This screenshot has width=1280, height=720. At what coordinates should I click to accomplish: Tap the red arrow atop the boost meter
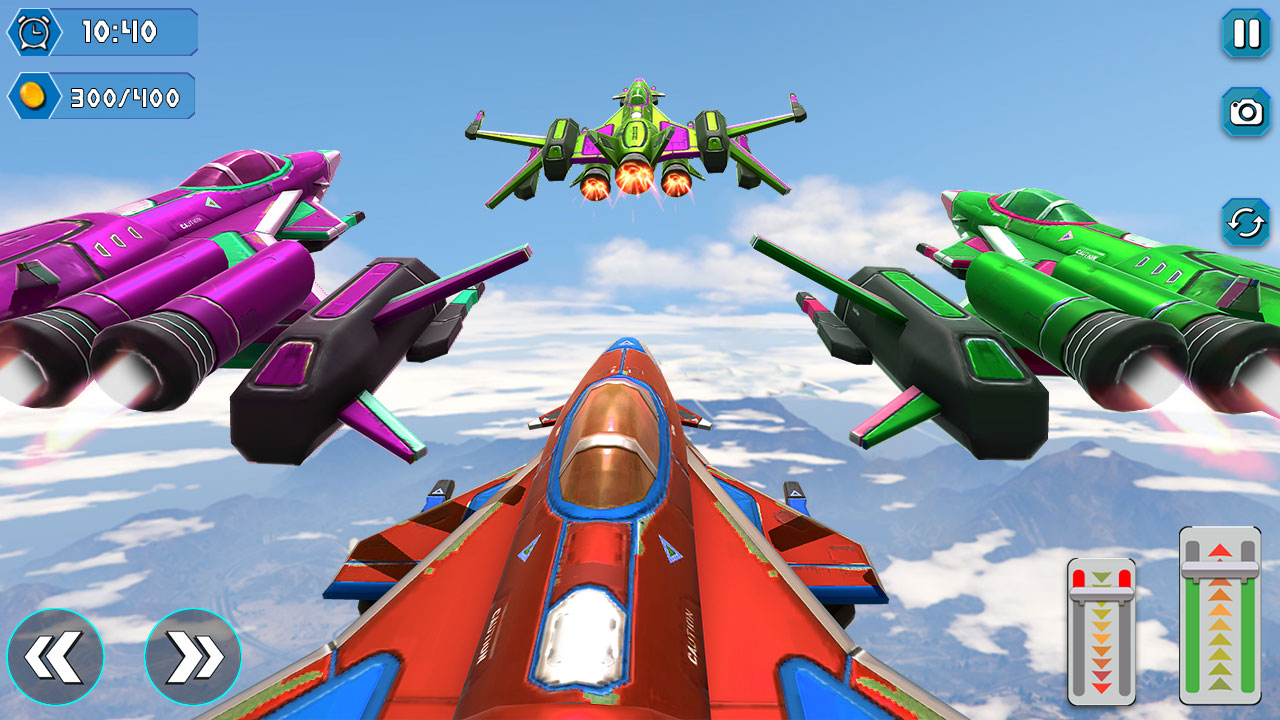tap(1219, 550)
